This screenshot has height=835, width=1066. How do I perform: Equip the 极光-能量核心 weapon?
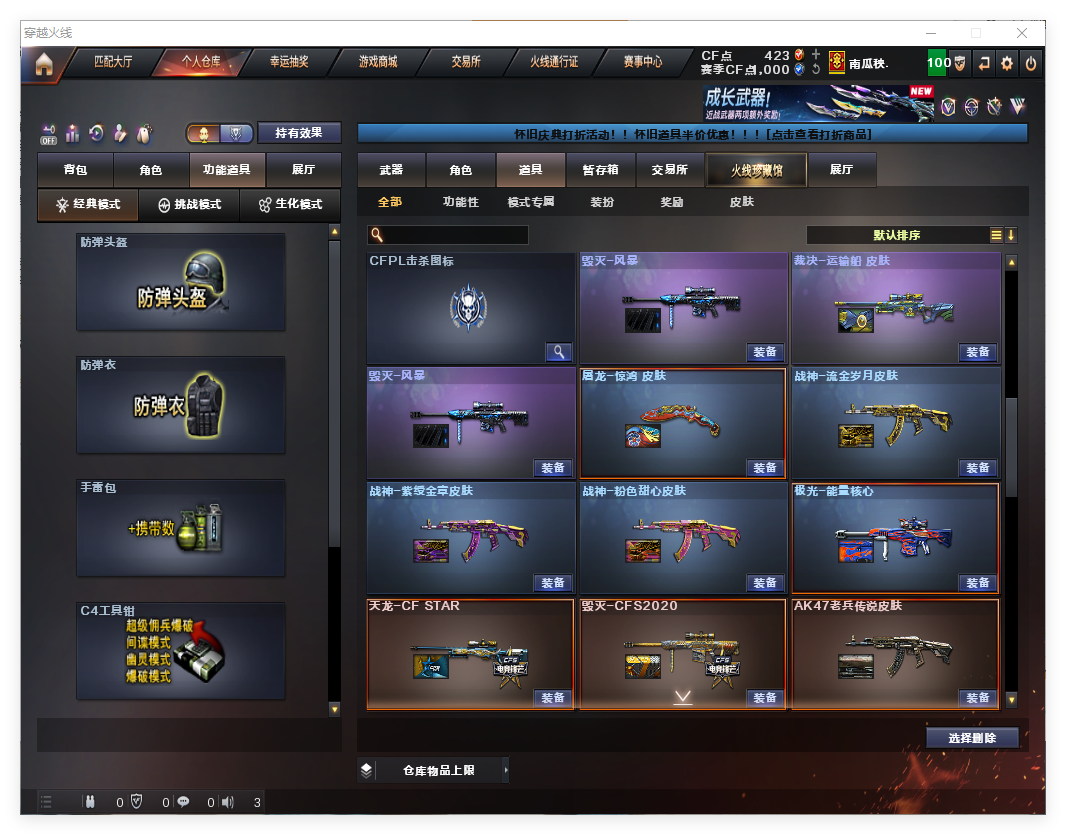tap(977, 582)
